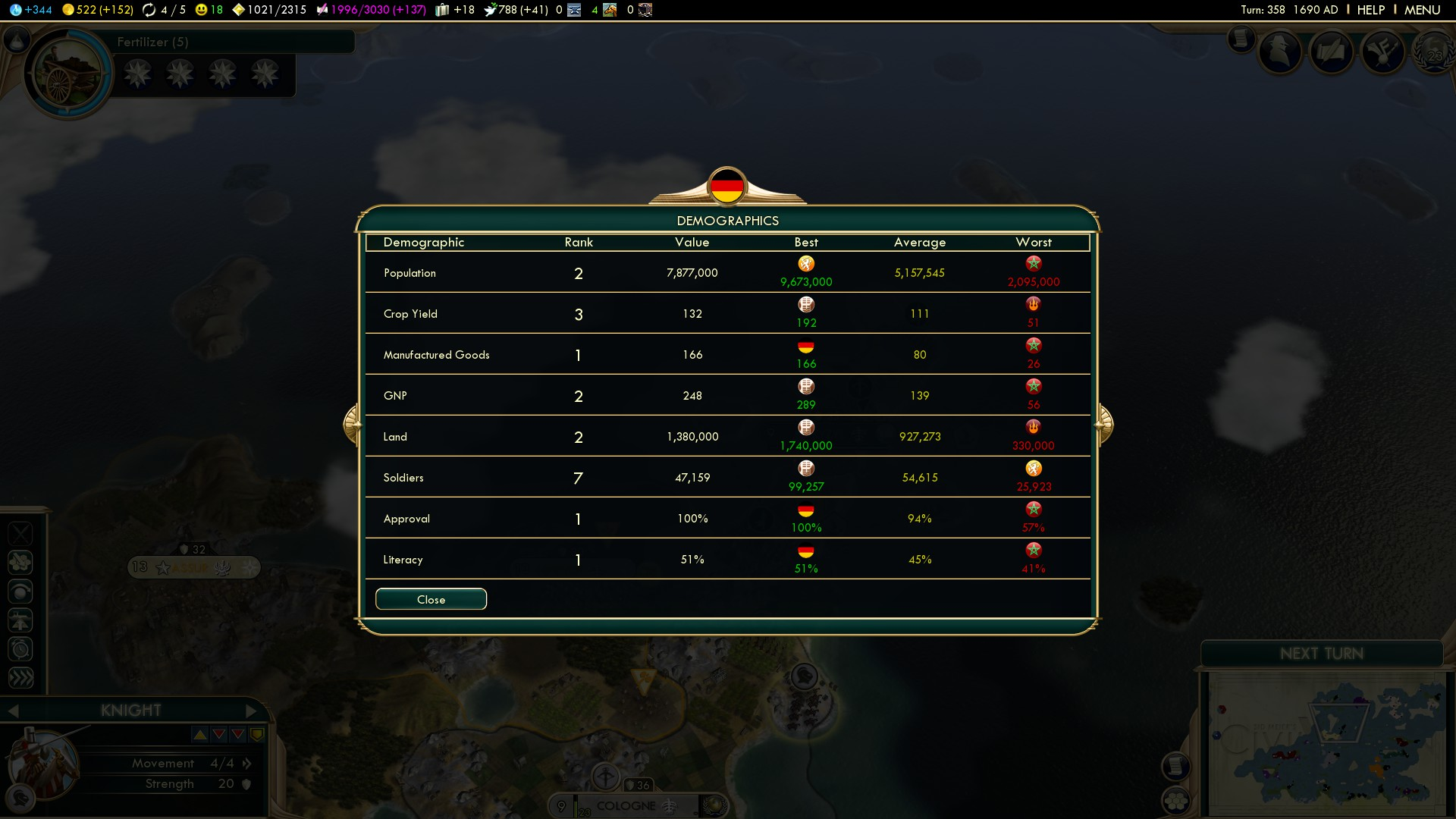
Task: Open the diplomatic declaration quill notification icon
Action: 1332,51
